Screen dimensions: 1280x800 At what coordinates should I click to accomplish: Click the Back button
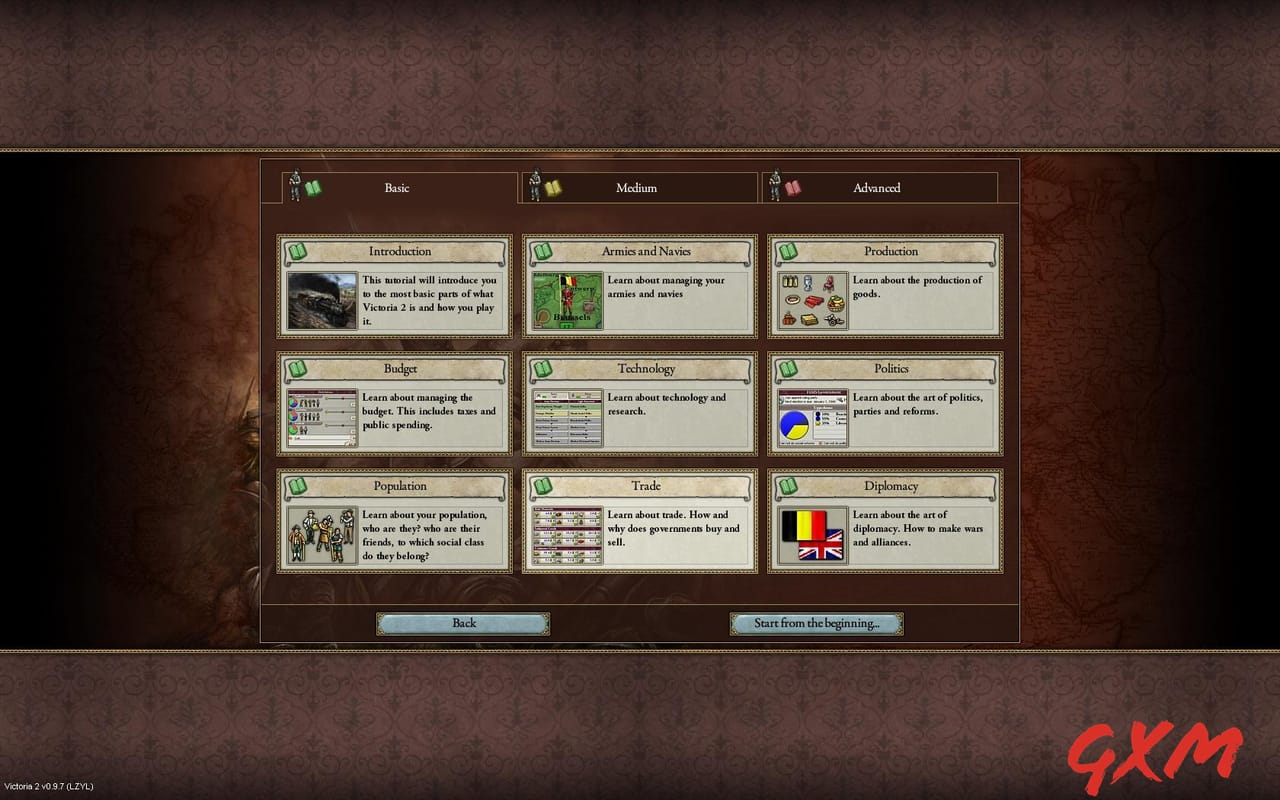pos(463,623)
